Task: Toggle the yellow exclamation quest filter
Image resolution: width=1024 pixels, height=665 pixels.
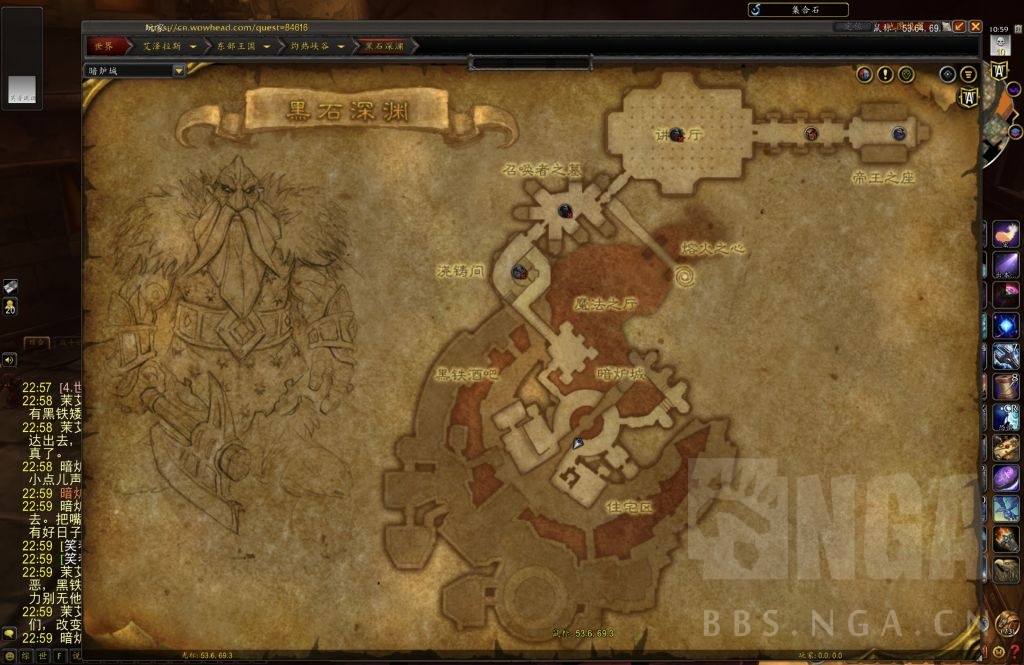Action: [x=885, y=74]
